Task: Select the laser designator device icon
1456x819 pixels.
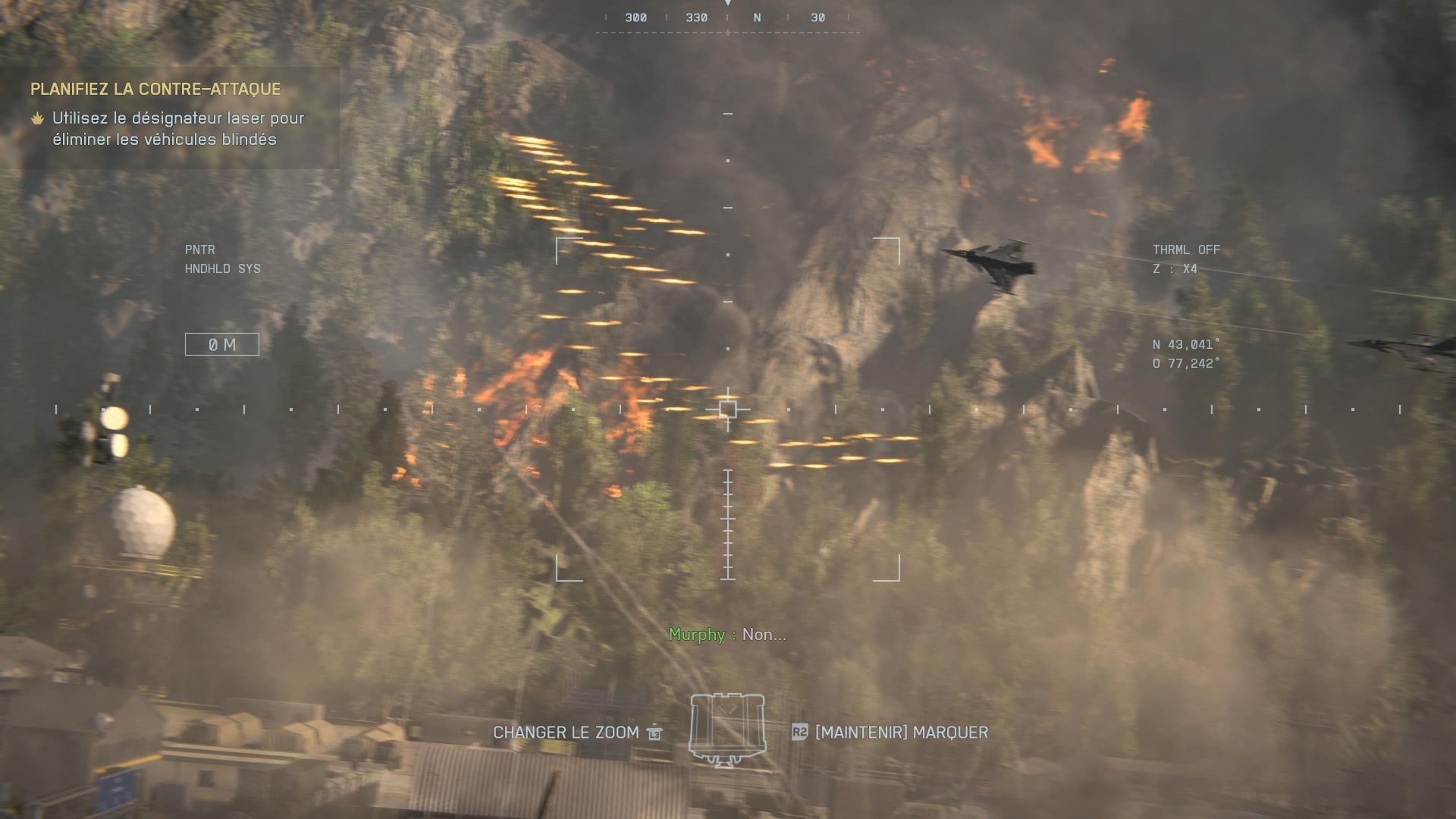Action: (x=727, y=729)
